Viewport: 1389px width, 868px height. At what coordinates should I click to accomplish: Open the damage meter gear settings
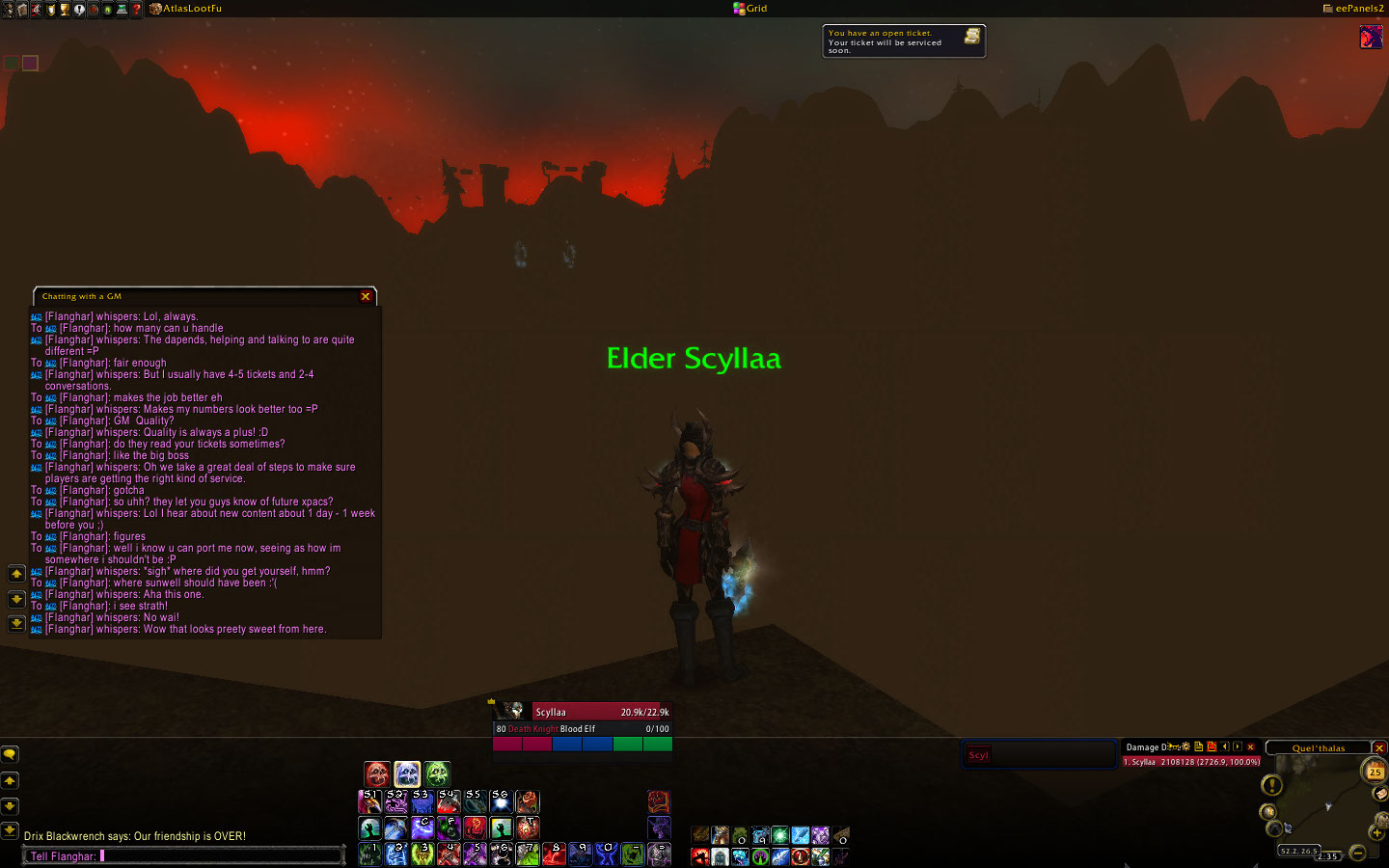coord(1185,747)
